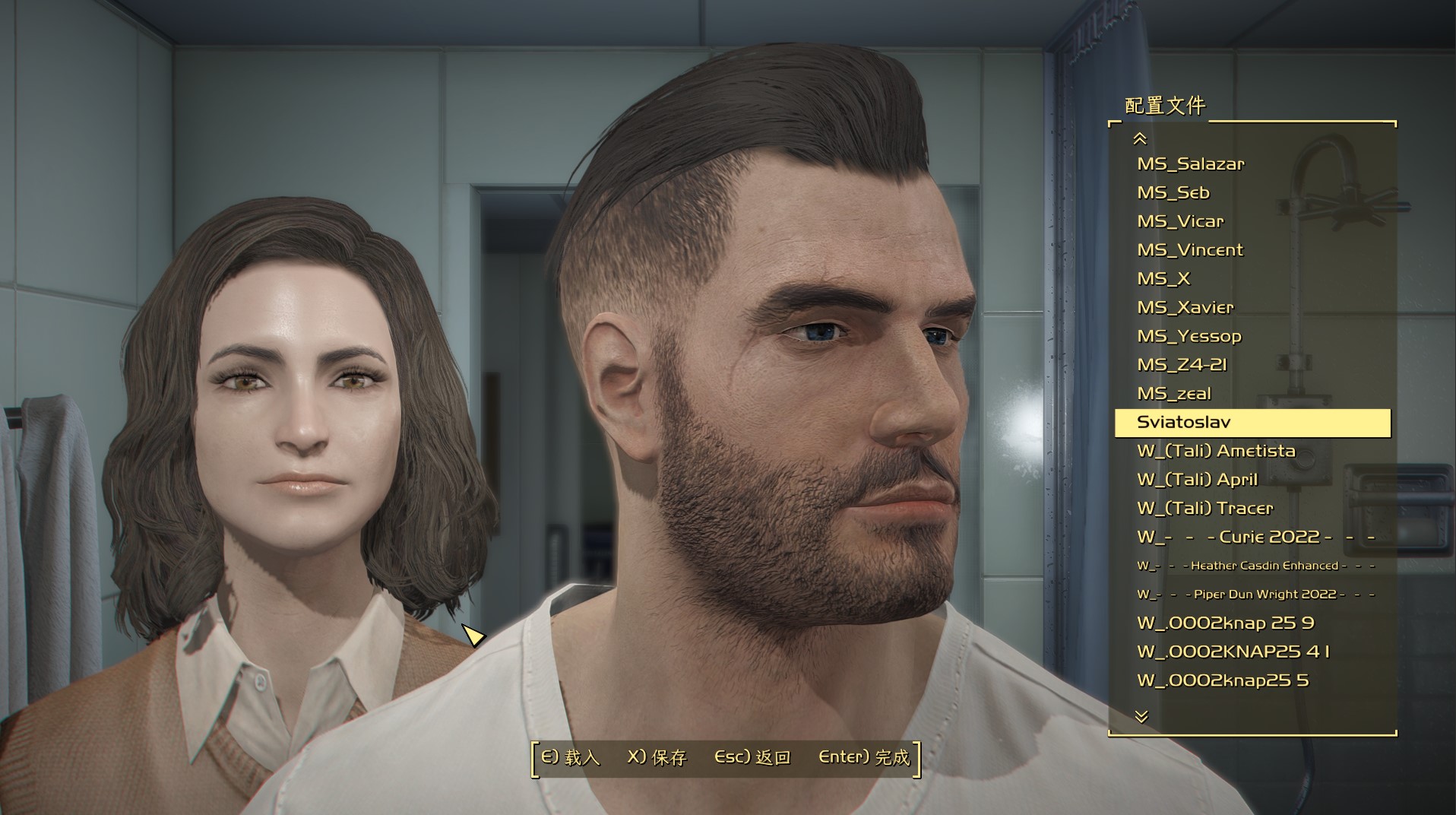Click the list's scroll-up double arrow

1140,138
